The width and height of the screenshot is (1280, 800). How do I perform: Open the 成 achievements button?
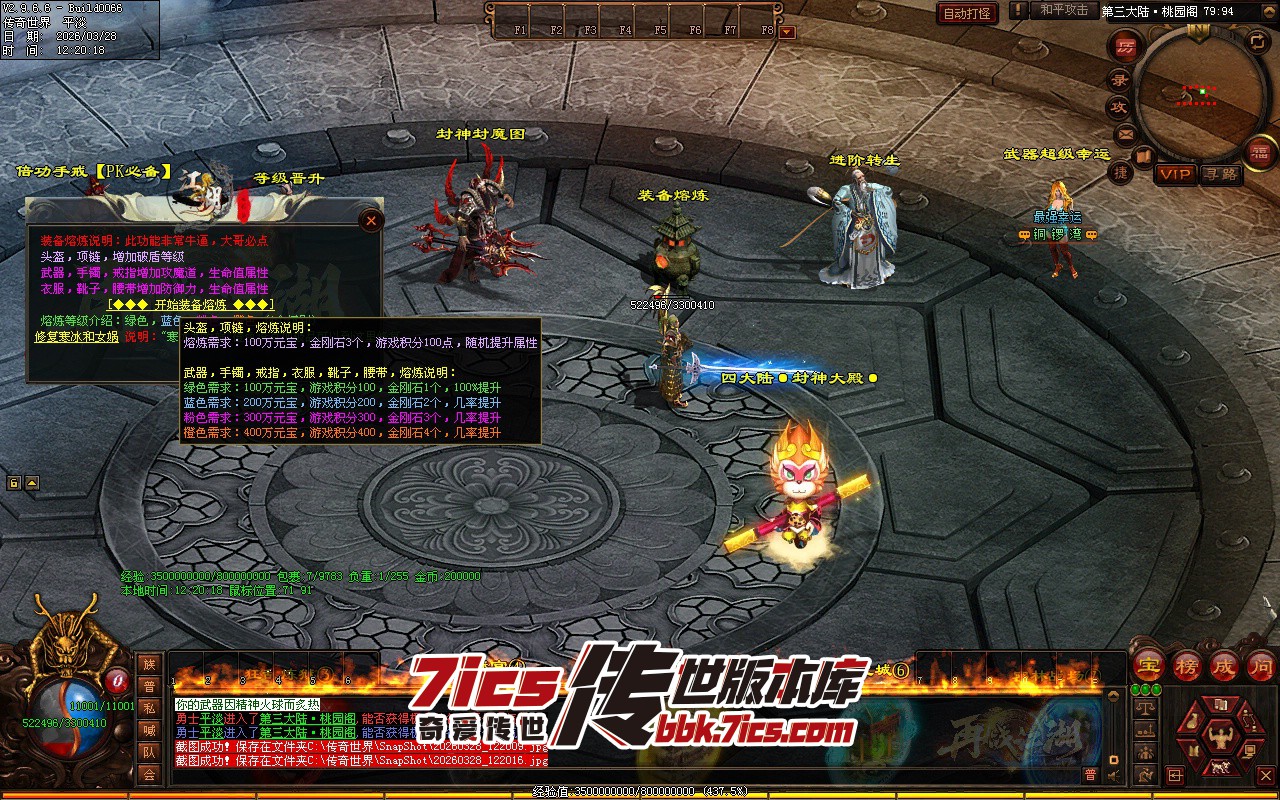tap(1224, 665)
